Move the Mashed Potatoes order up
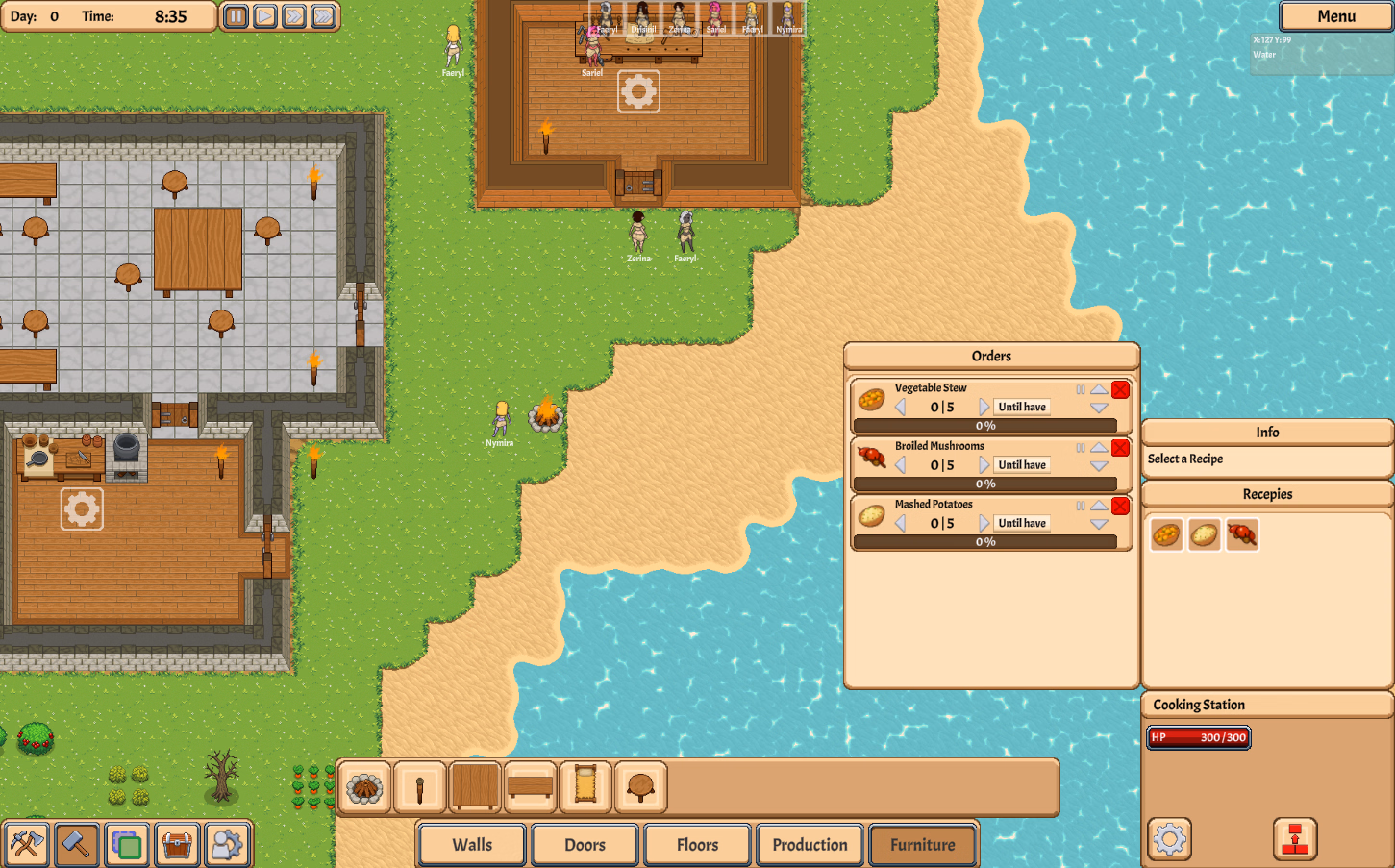Image resolution: width=1395 pixels, height=868 pixels. click(1099, 506)
